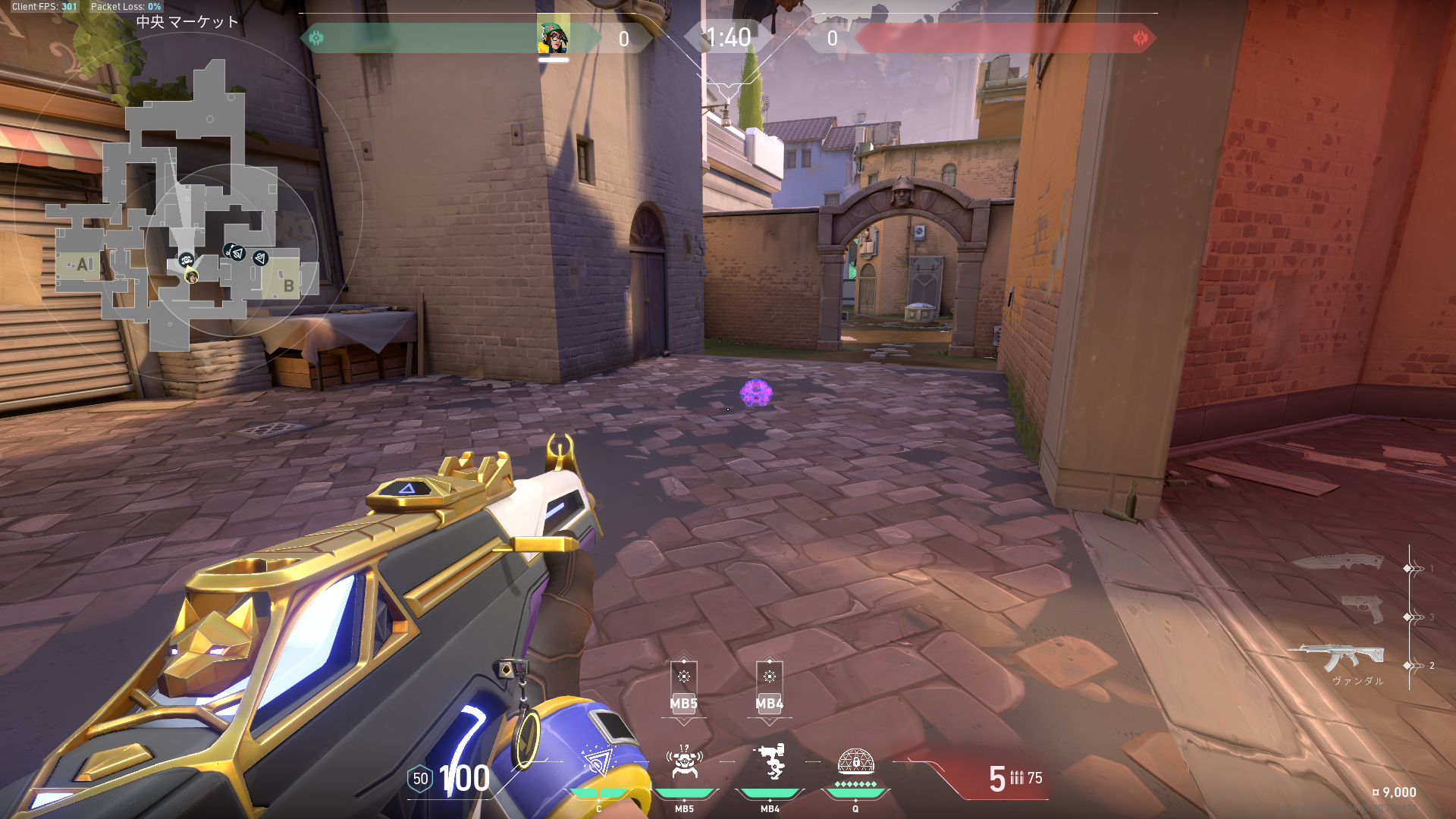This screenshot has width=1456, height=819.
Task: Click the B site marker on minimap
Action: click(x=288, y=285)
